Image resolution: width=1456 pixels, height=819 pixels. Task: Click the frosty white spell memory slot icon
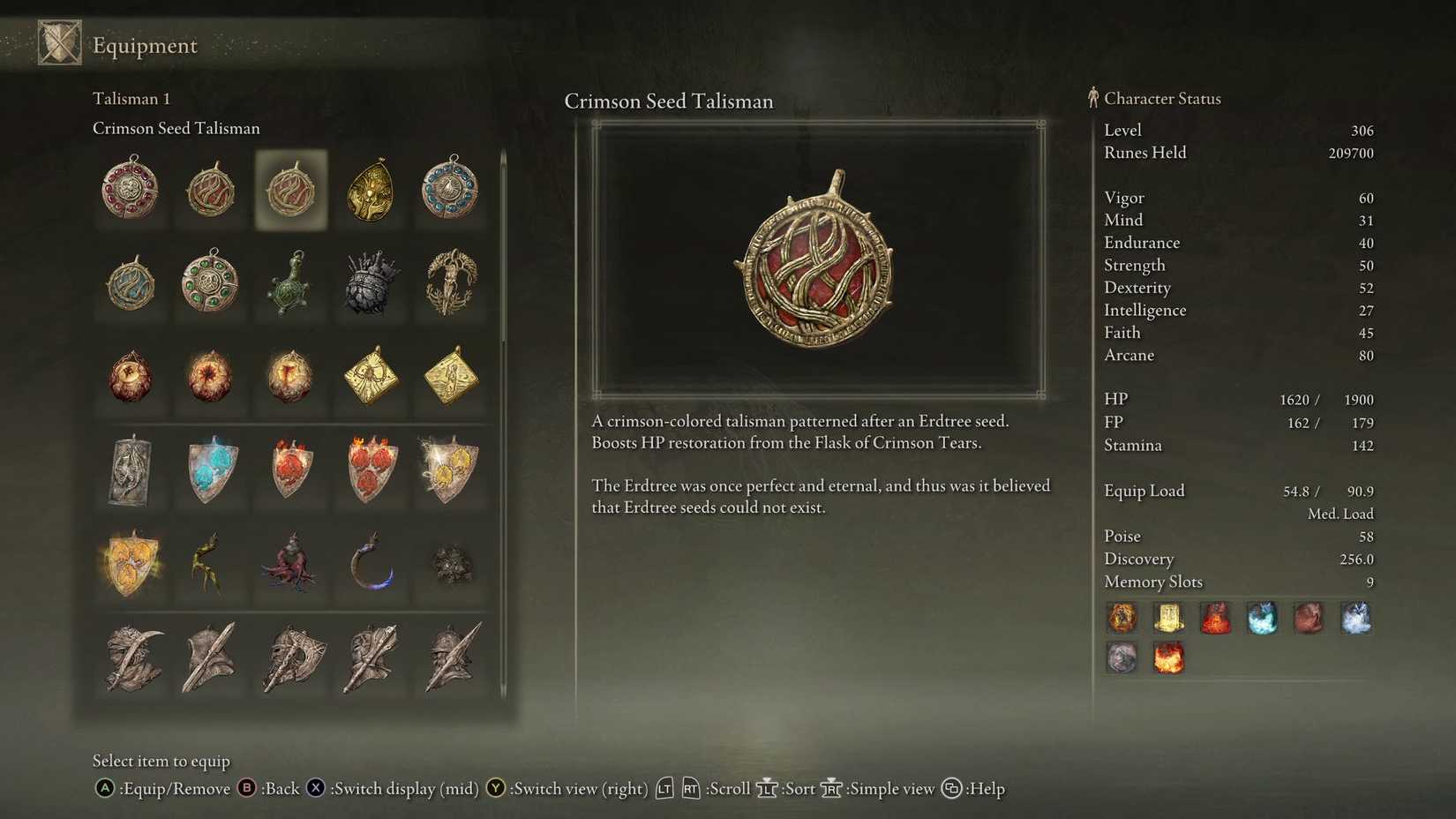[x=1356, y=619]
